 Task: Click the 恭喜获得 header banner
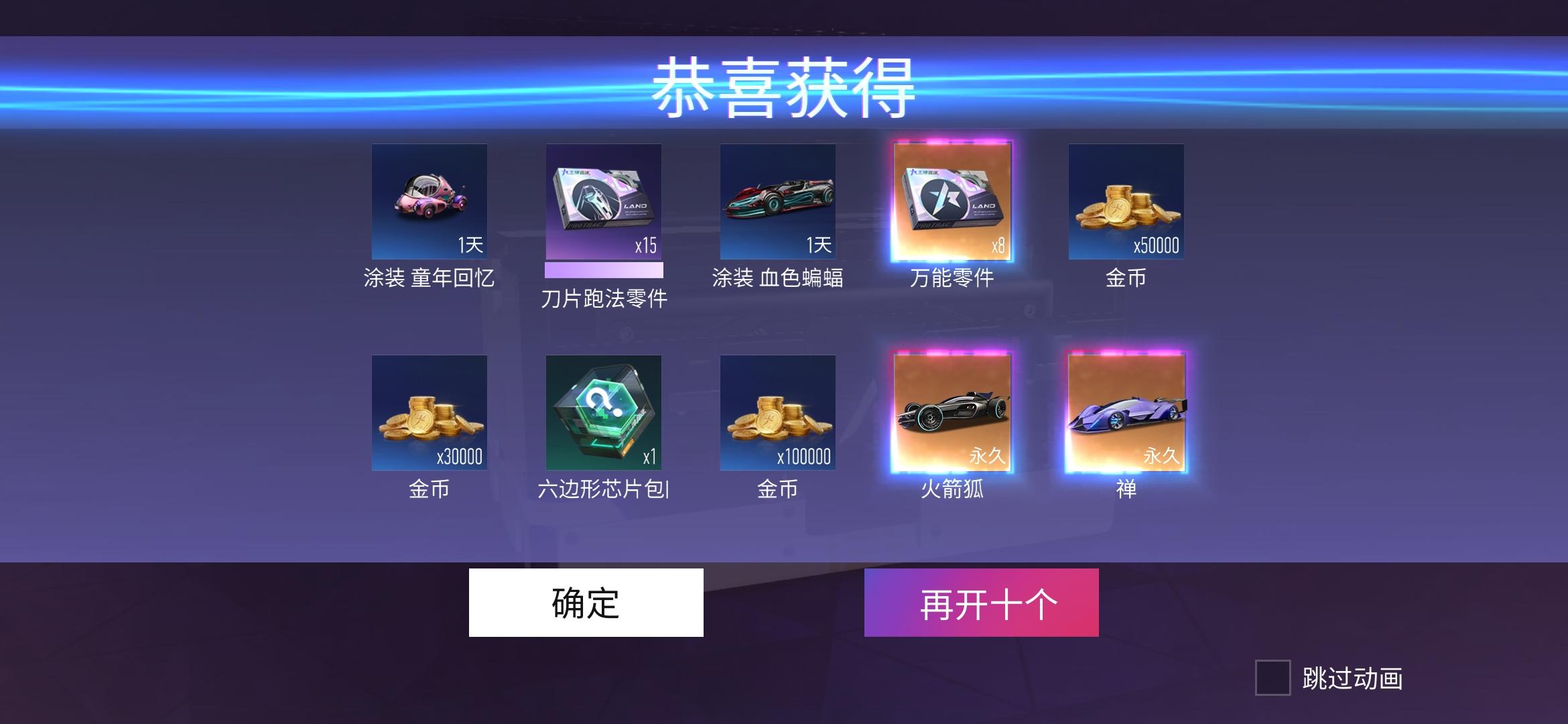[x=784, y=87]
